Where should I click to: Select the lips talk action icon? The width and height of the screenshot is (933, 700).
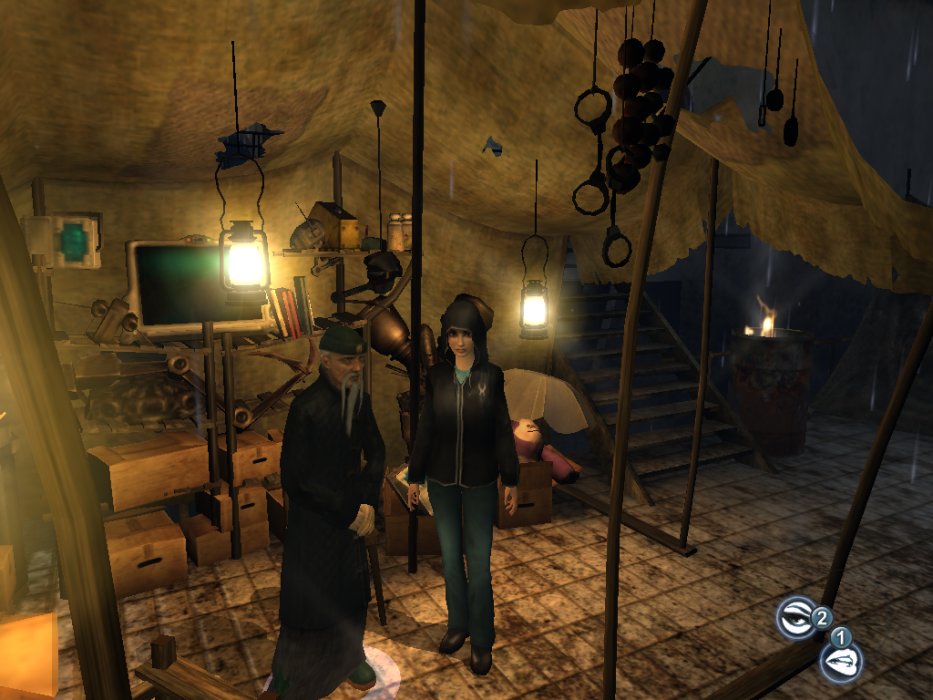click(840, 660)
